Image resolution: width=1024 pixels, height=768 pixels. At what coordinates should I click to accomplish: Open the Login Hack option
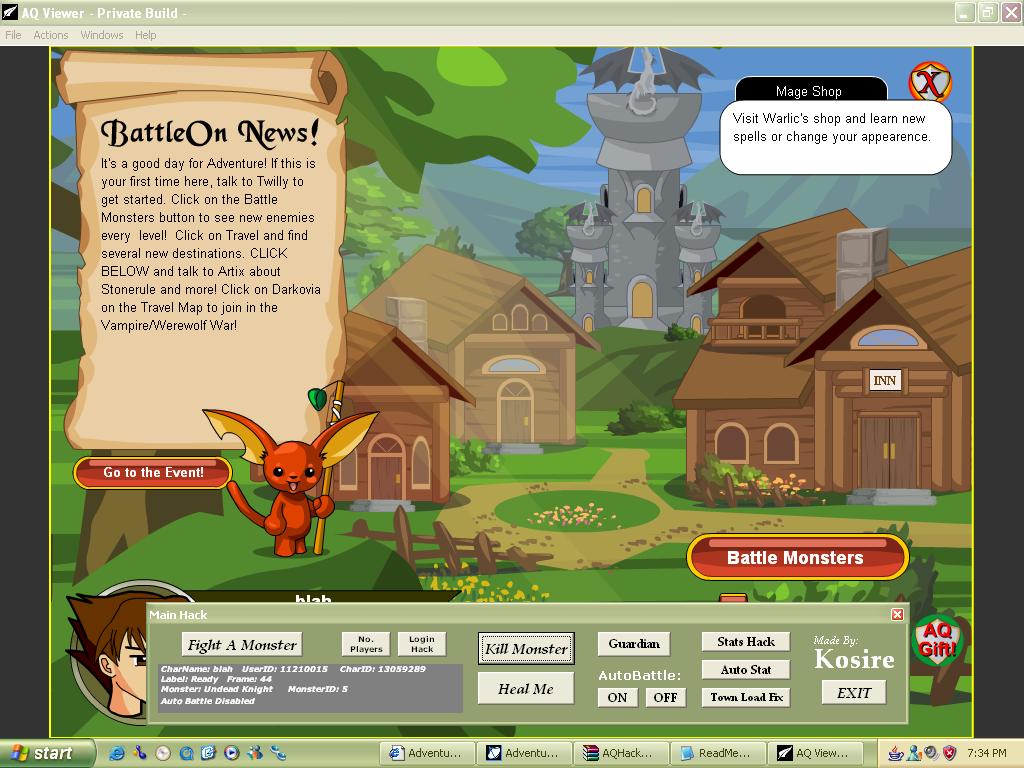coord(422,644)
